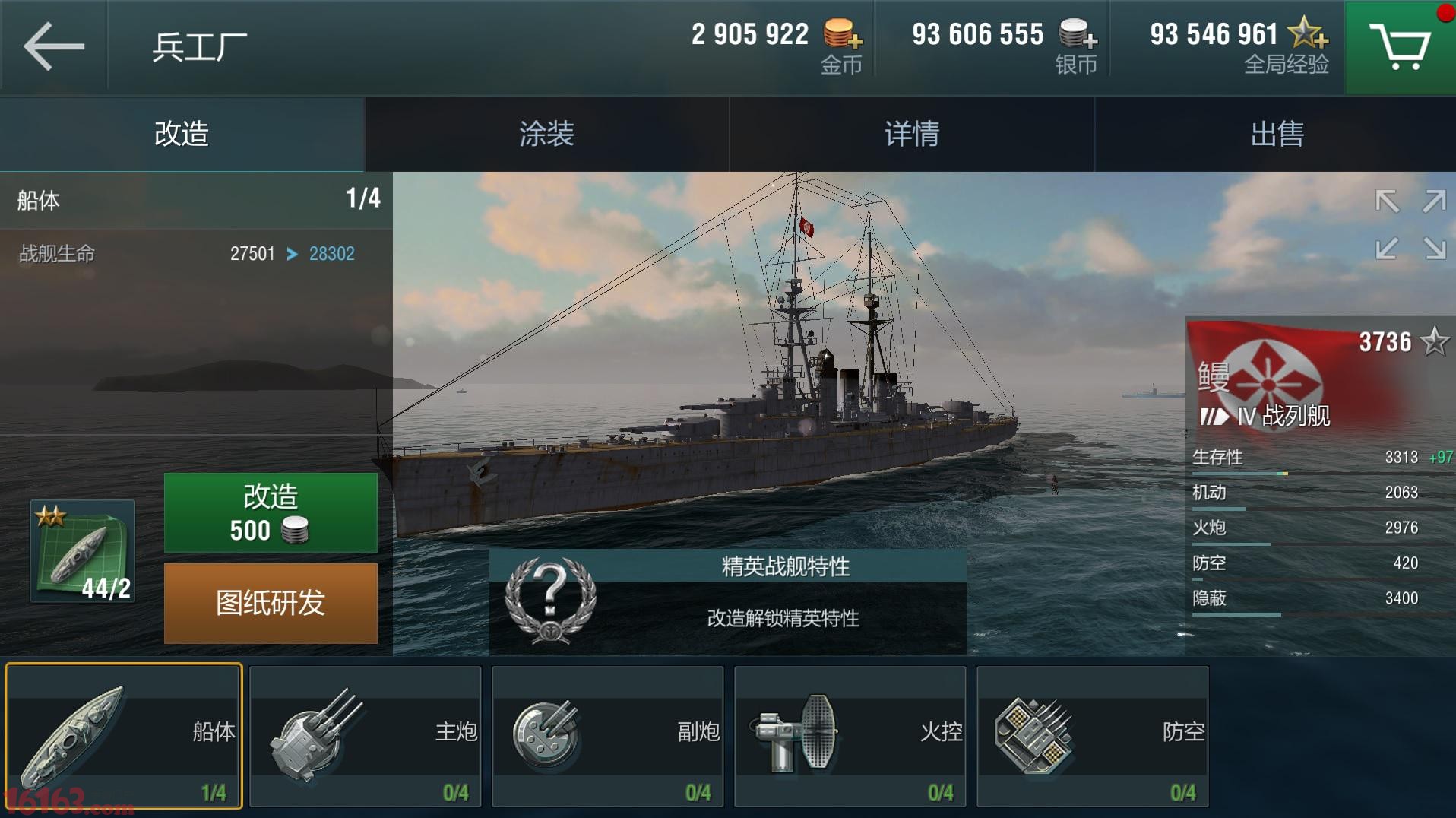Select the 出售 tab

[x=1276, y=135]
